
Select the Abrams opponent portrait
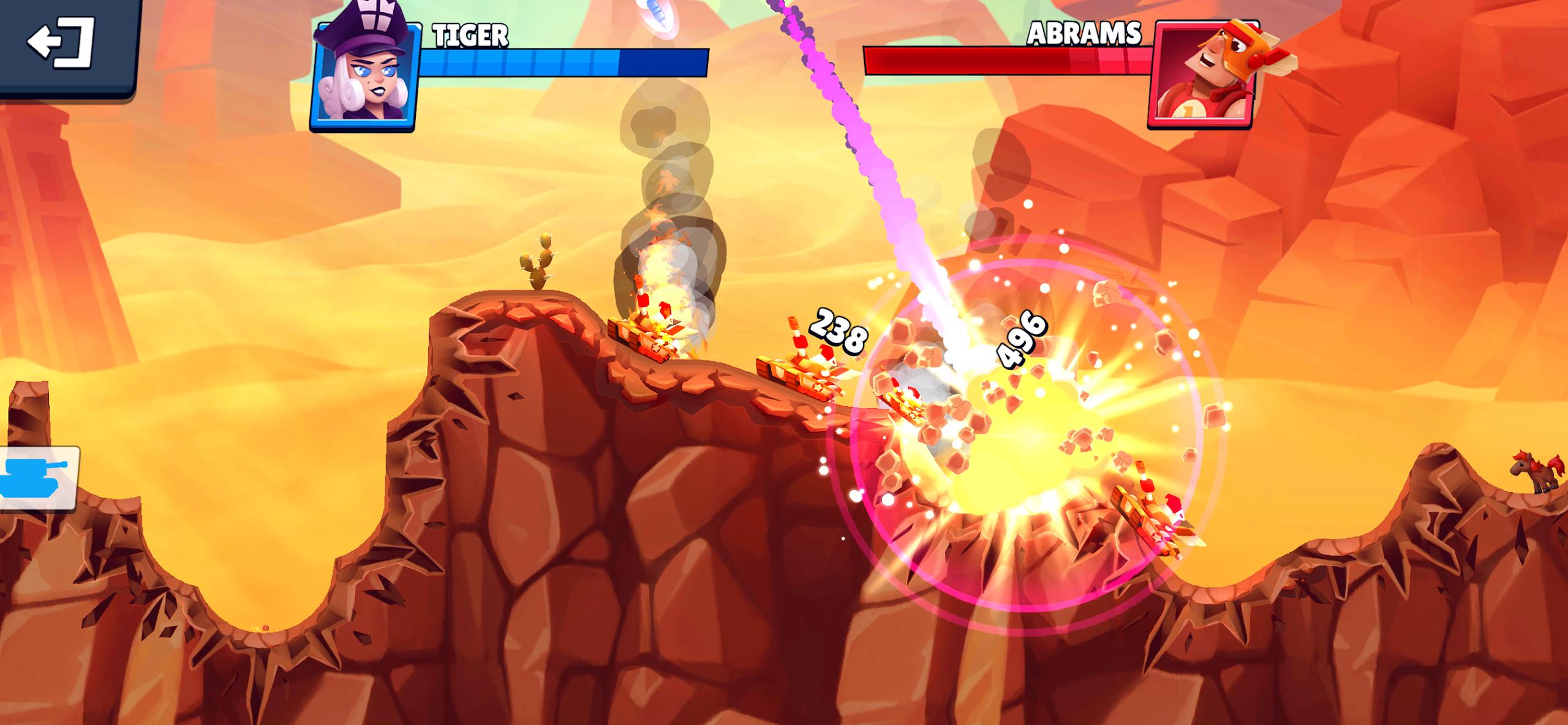click(1203, 75)
